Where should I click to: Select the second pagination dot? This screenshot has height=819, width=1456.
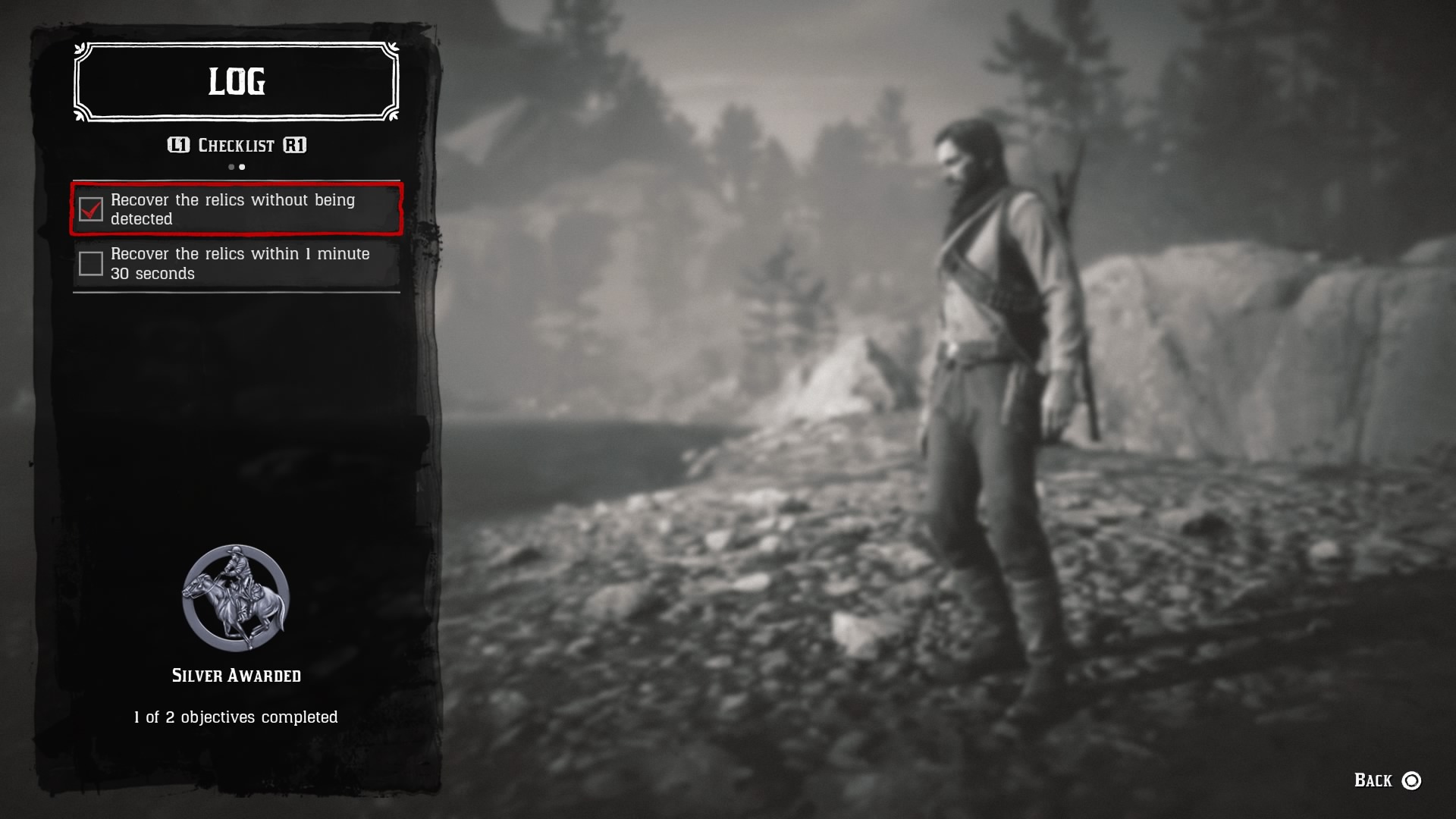pyautogui.click(x=242, y=167)
